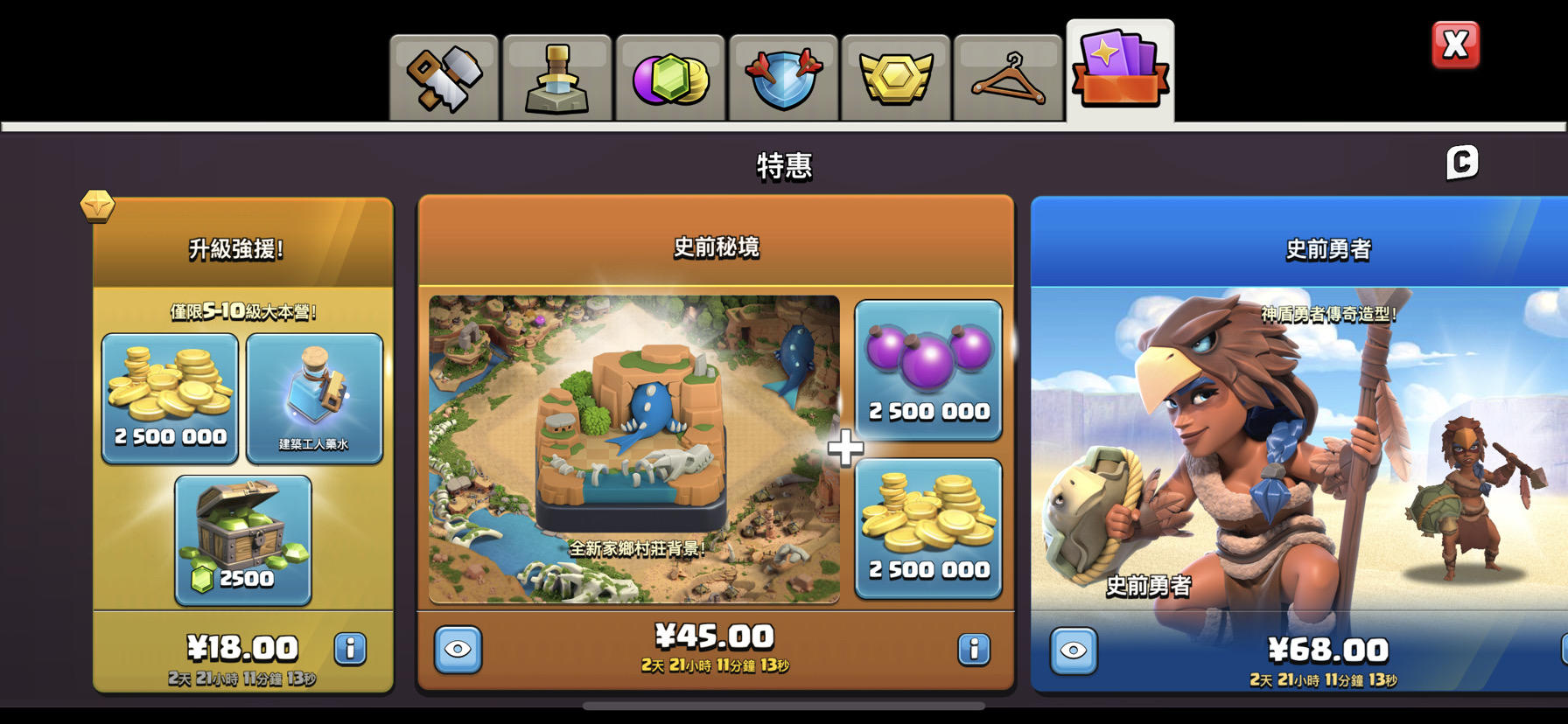
Task: Open the skins tab (hanger icon)
Action: pyautogui.click(x=1006, y=77)
